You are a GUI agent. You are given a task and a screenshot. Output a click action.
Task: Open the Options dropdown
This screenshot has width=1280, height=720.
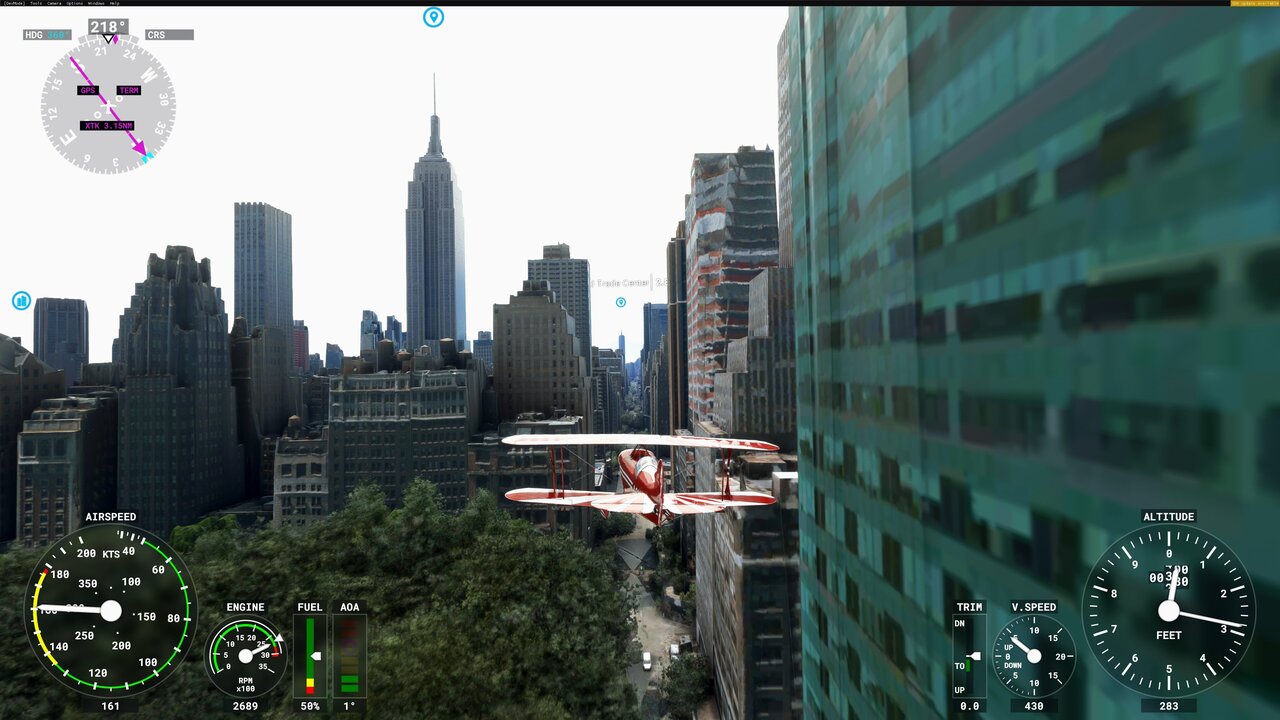pyautogui.click(x=74, y=4)
